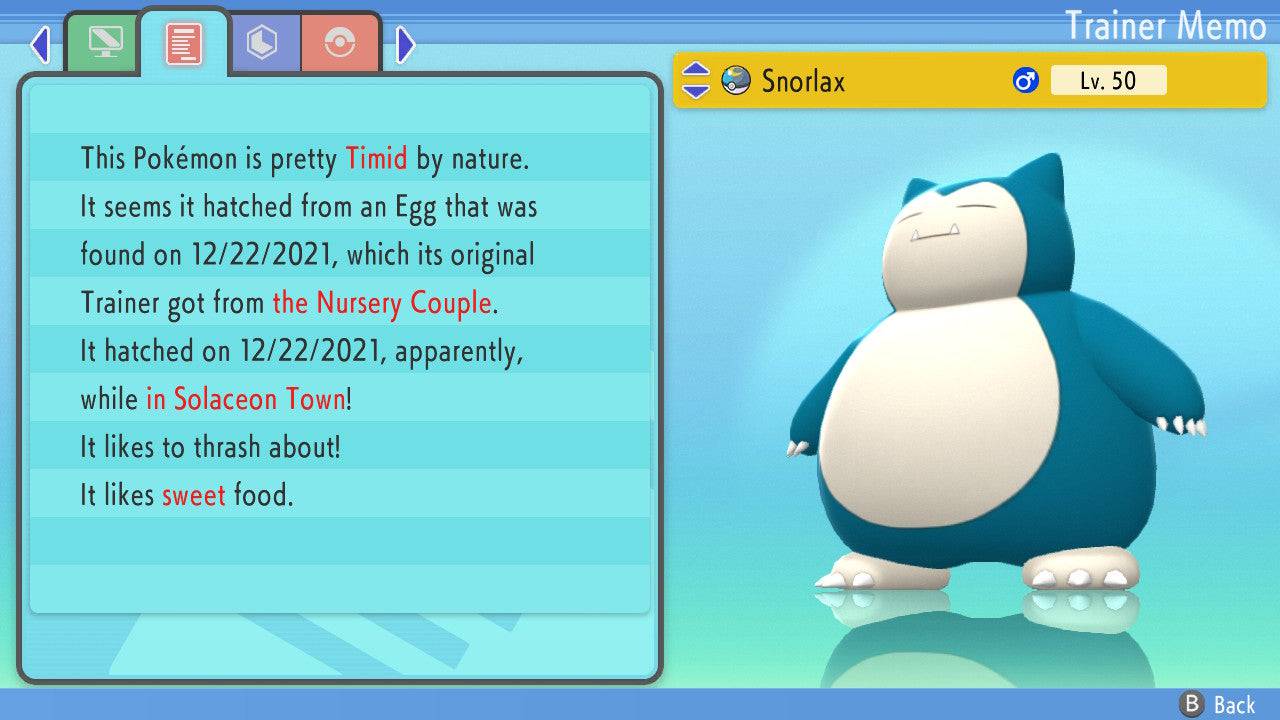Click the right arrow beside the tabs
This screenshot has width=1280, height=720.
(x=405, y=44)
